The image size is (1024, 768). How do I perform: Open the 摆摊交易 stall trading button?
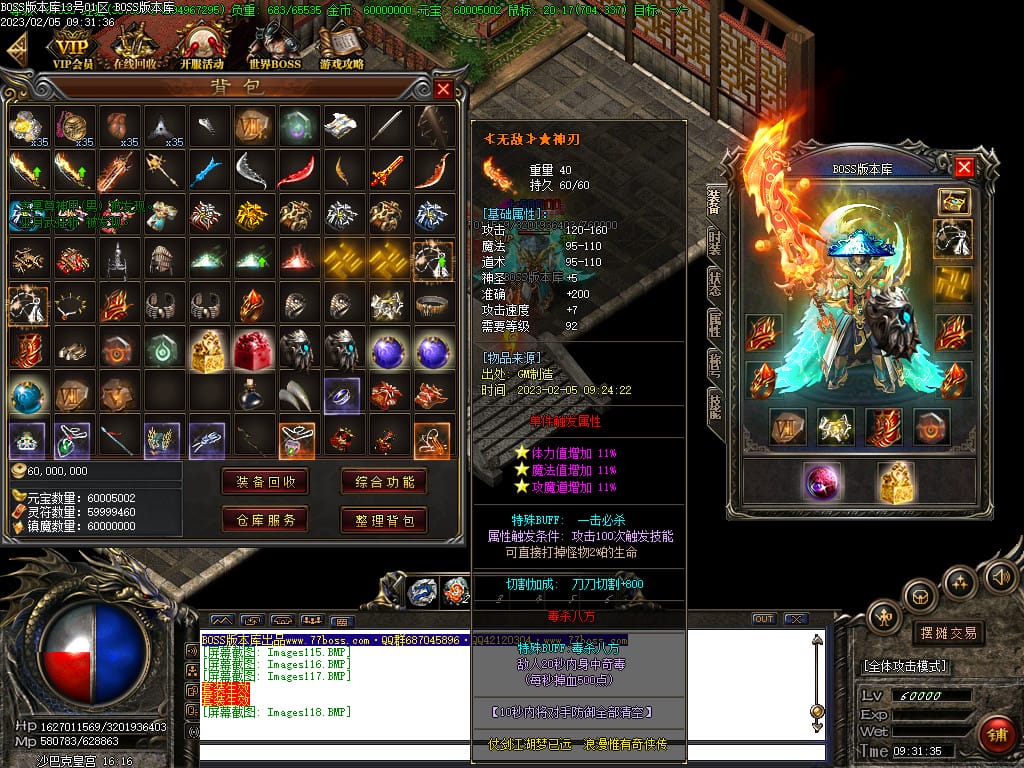947,633
